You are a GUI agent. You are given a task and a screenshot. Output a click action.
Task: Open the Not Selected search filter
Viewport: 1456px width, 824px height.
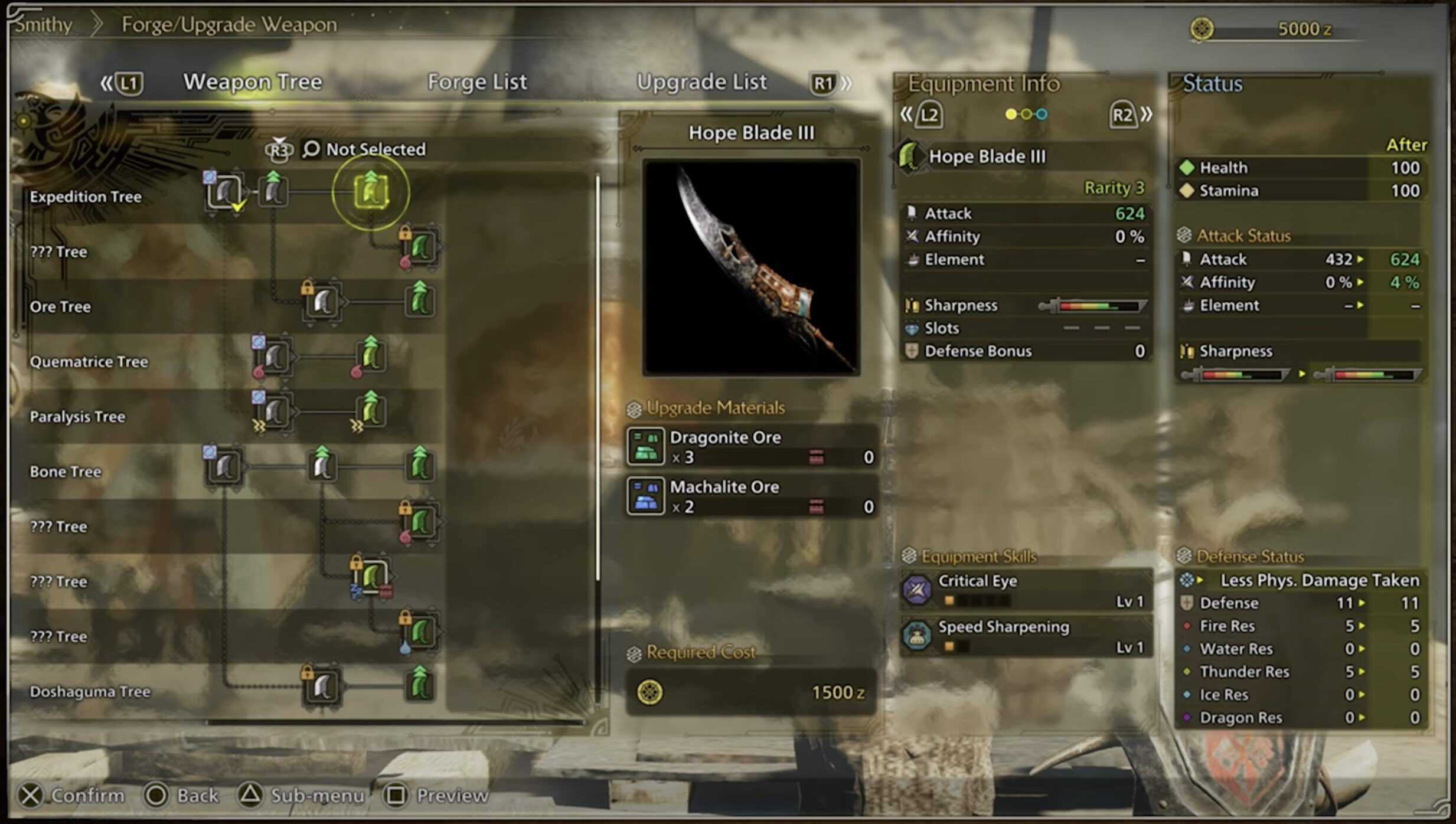[365, 149]
